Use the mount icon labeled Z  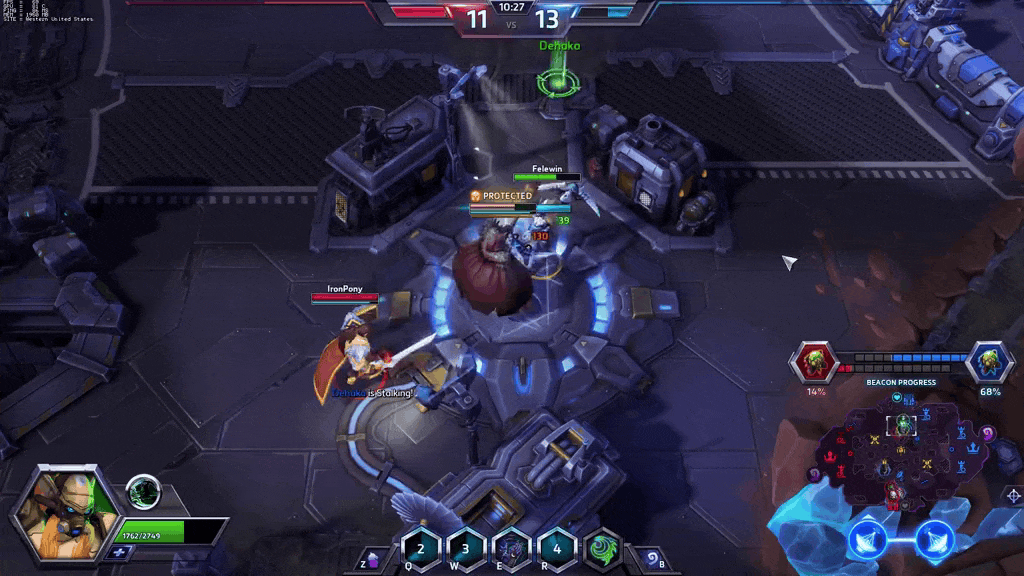372,561
